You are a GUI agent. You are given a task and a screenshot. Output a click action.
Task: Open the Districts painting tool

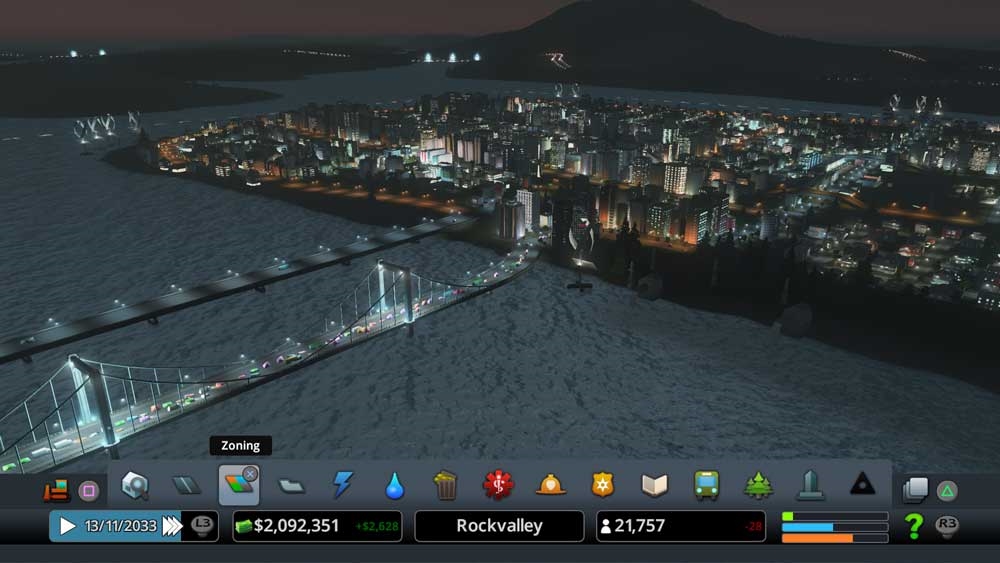click(291, 486)
